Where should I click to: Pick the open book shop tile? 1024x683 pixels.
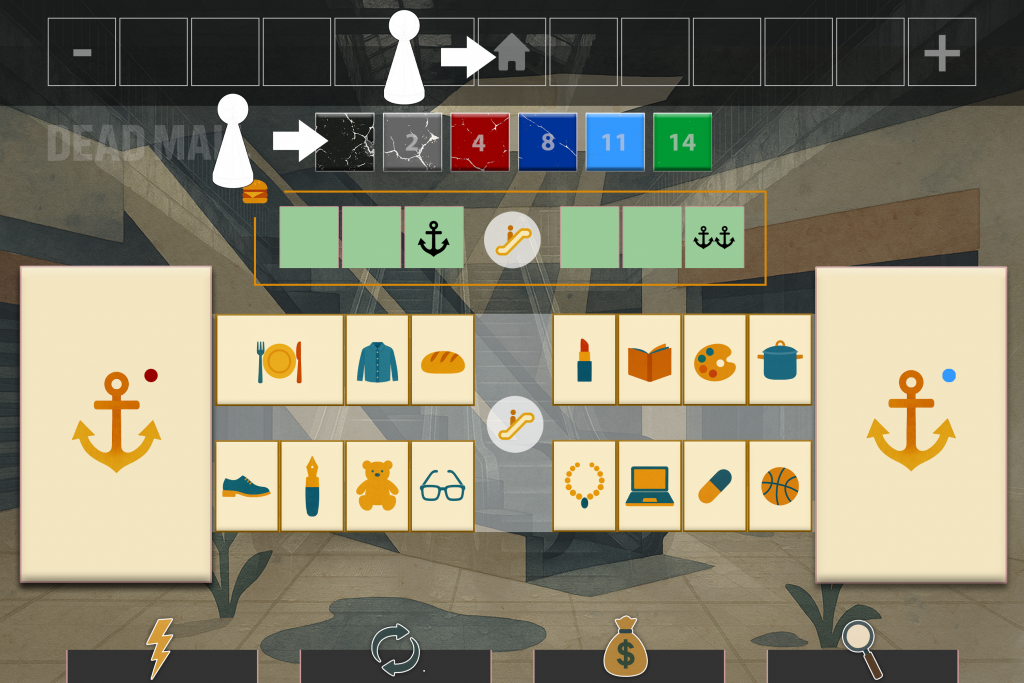[649, 360]
